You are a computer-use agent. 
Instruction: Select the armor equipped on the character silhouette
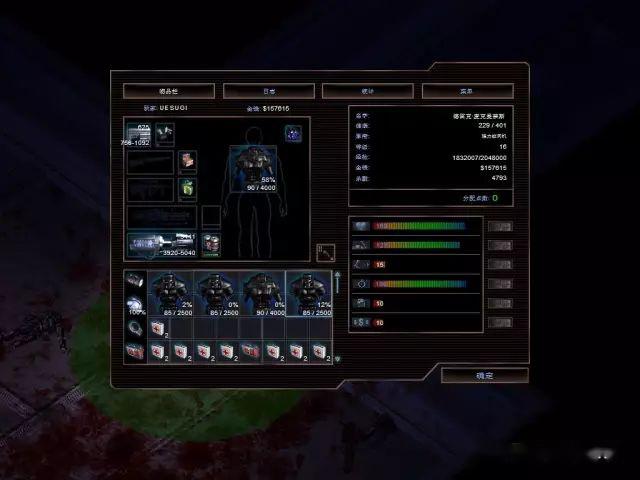click(x=253, y=165)
